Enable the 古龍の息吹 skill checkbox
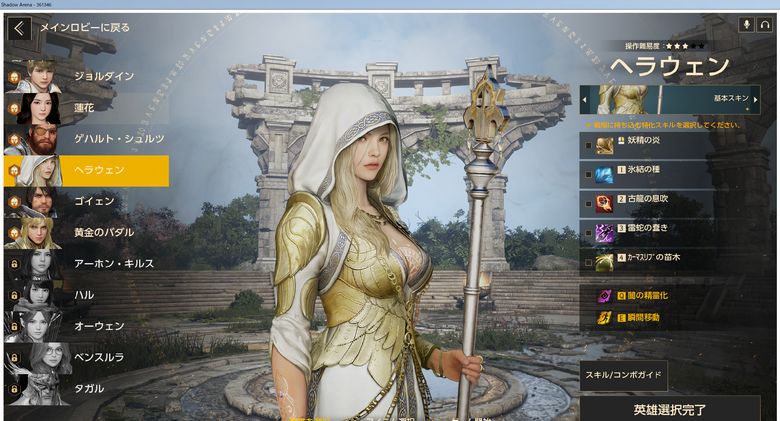The image size is (780, 421). (x=588, y=203)
